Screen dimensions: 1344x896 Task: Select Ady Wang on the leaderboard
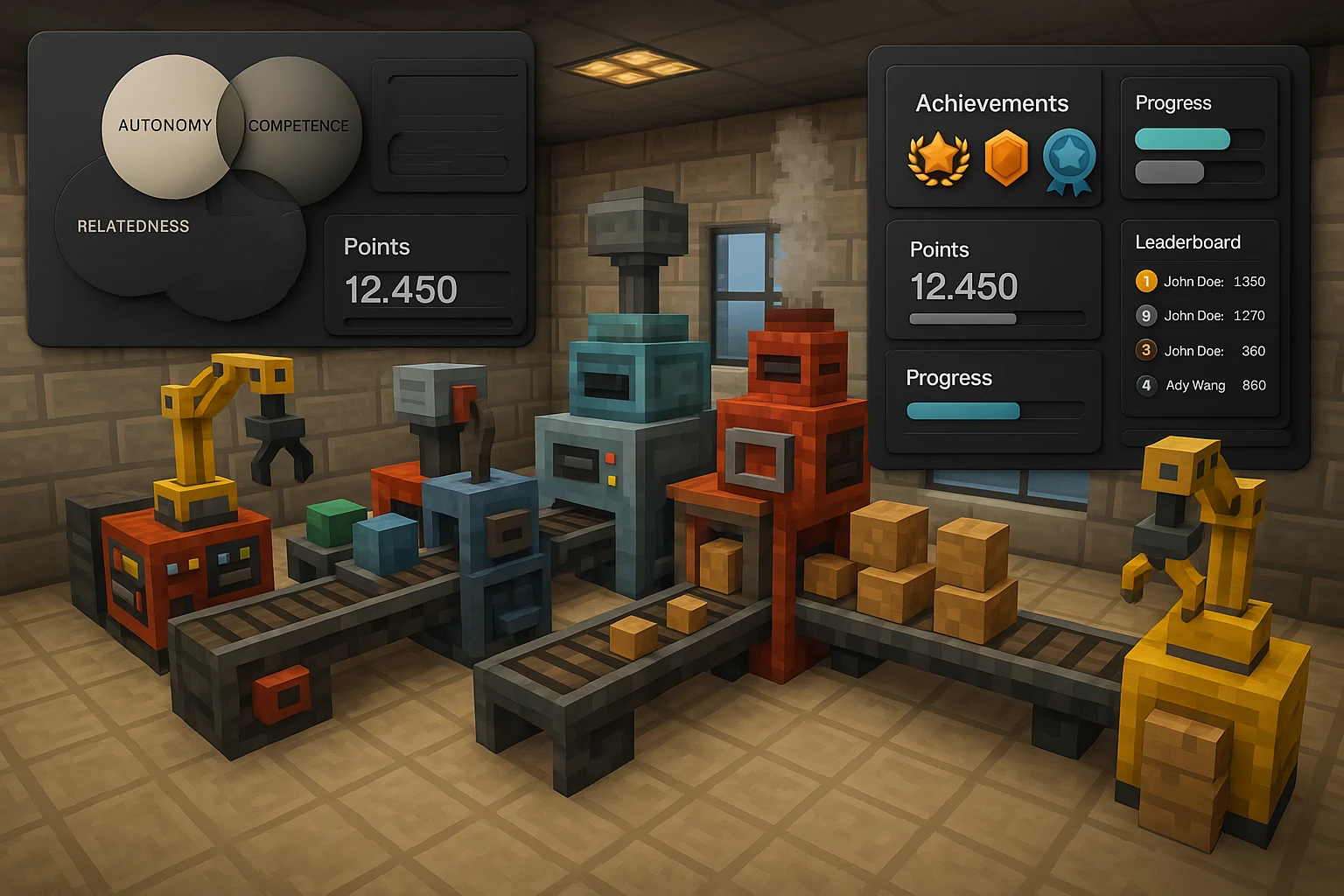click(x=1200, y=385)
